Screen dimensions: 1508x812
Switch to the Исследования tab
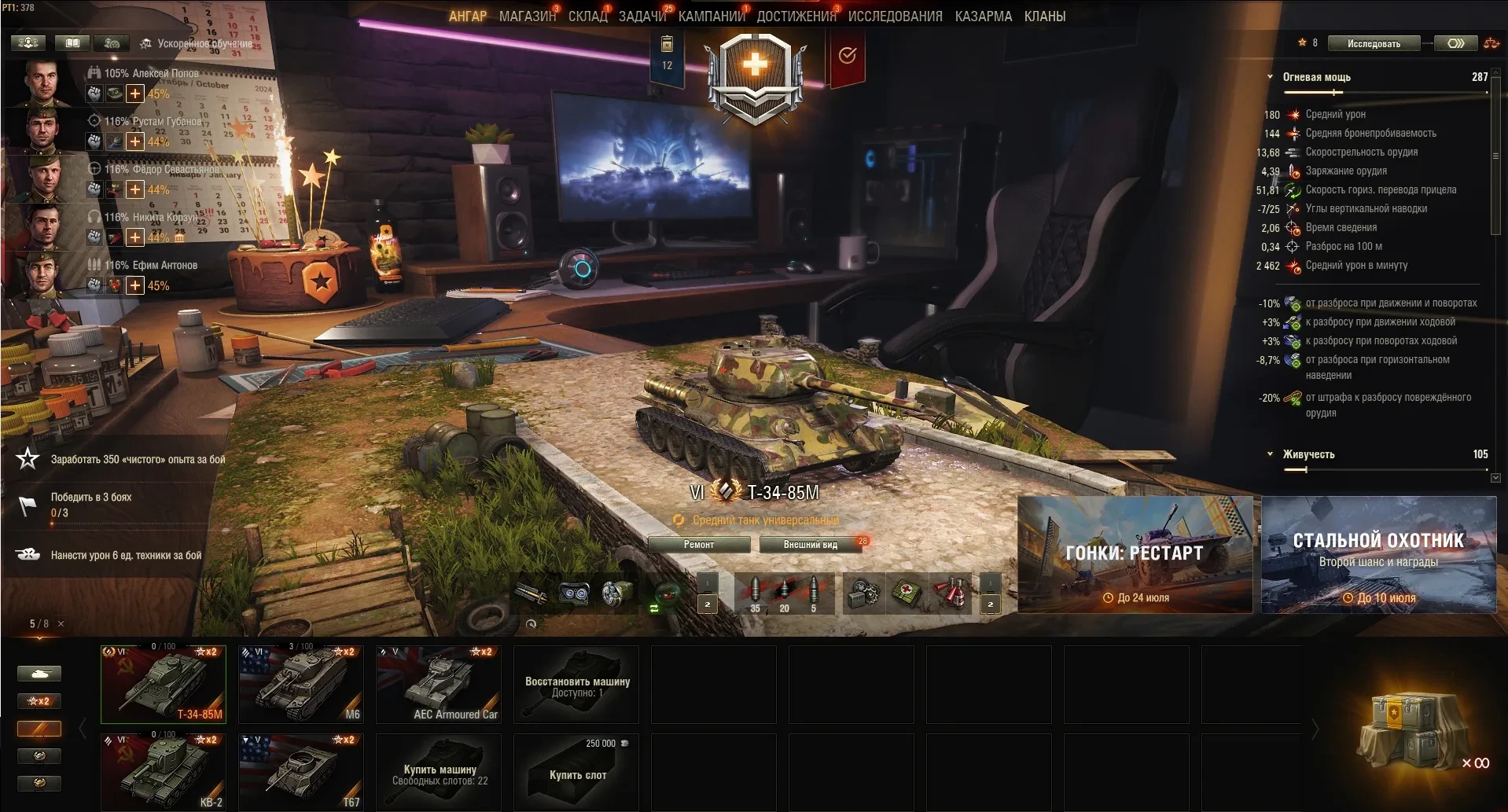pos(895,17)
